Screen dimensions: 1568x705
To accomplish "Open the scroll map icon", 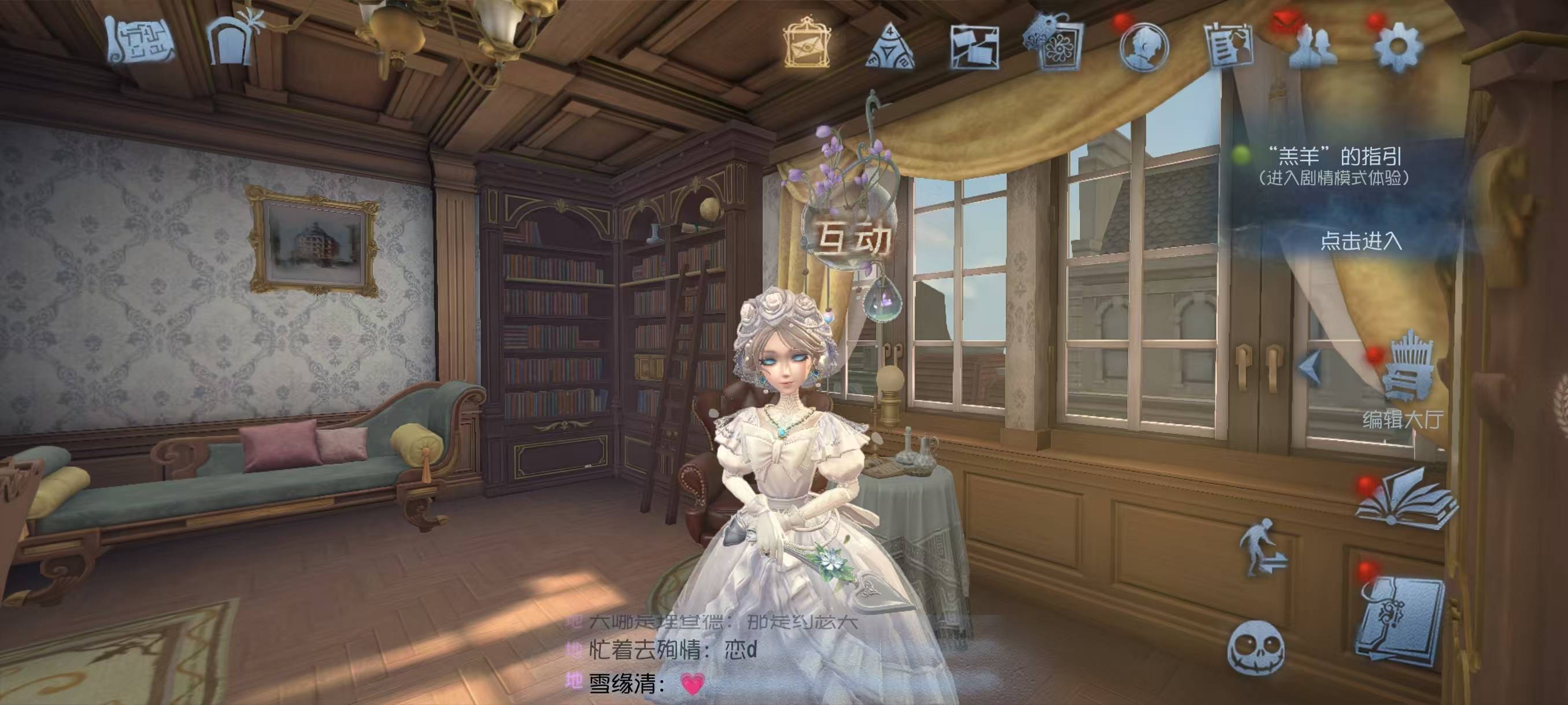I will coord(139,42).
